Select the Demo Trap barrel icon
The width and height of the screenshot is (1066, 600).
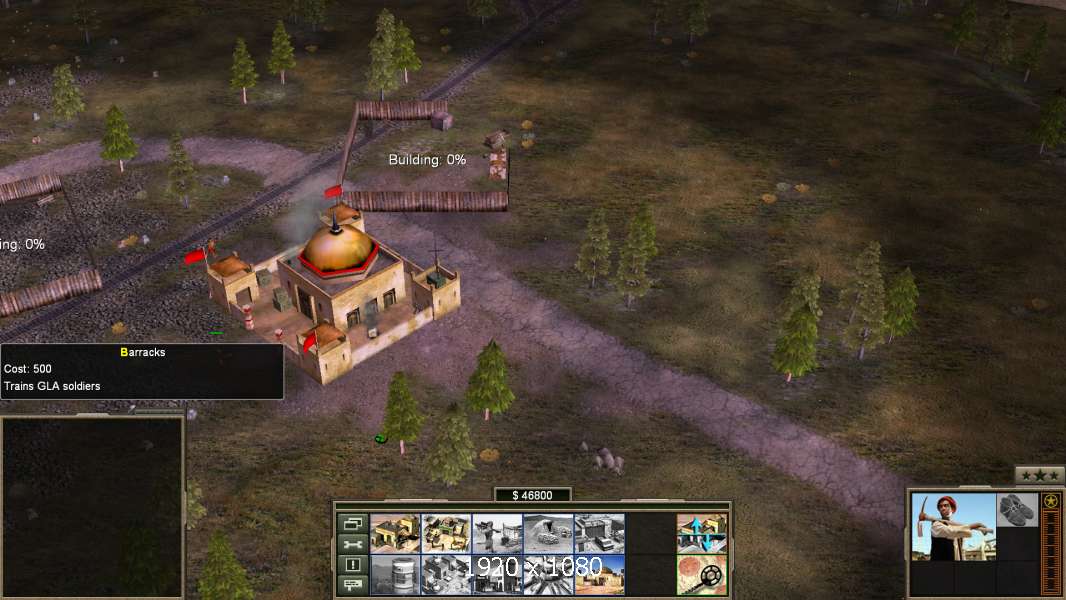pyautogui.click(x=395, y=574)
